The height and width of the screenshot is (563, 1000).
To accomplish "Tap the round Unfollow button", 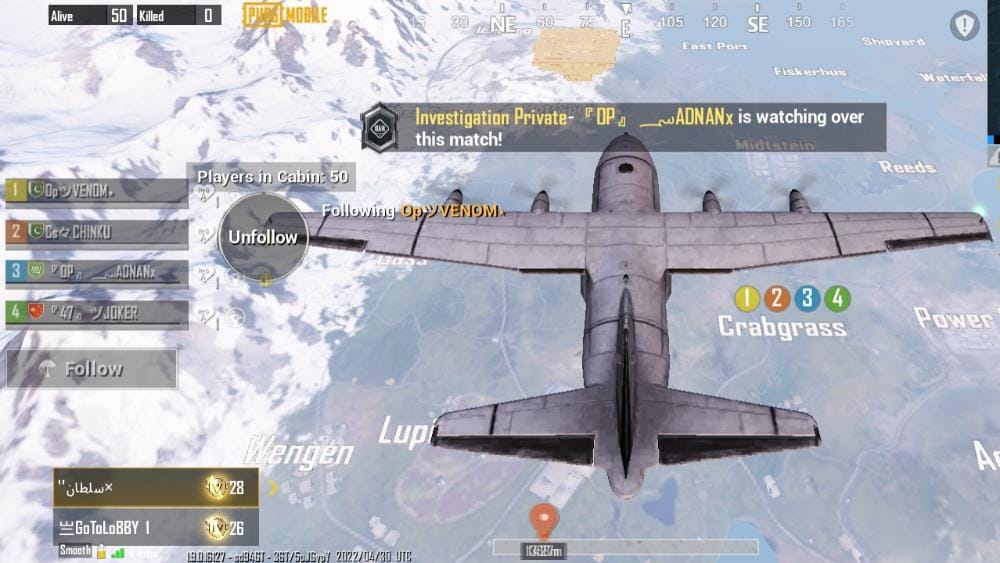I will (263, 237).
